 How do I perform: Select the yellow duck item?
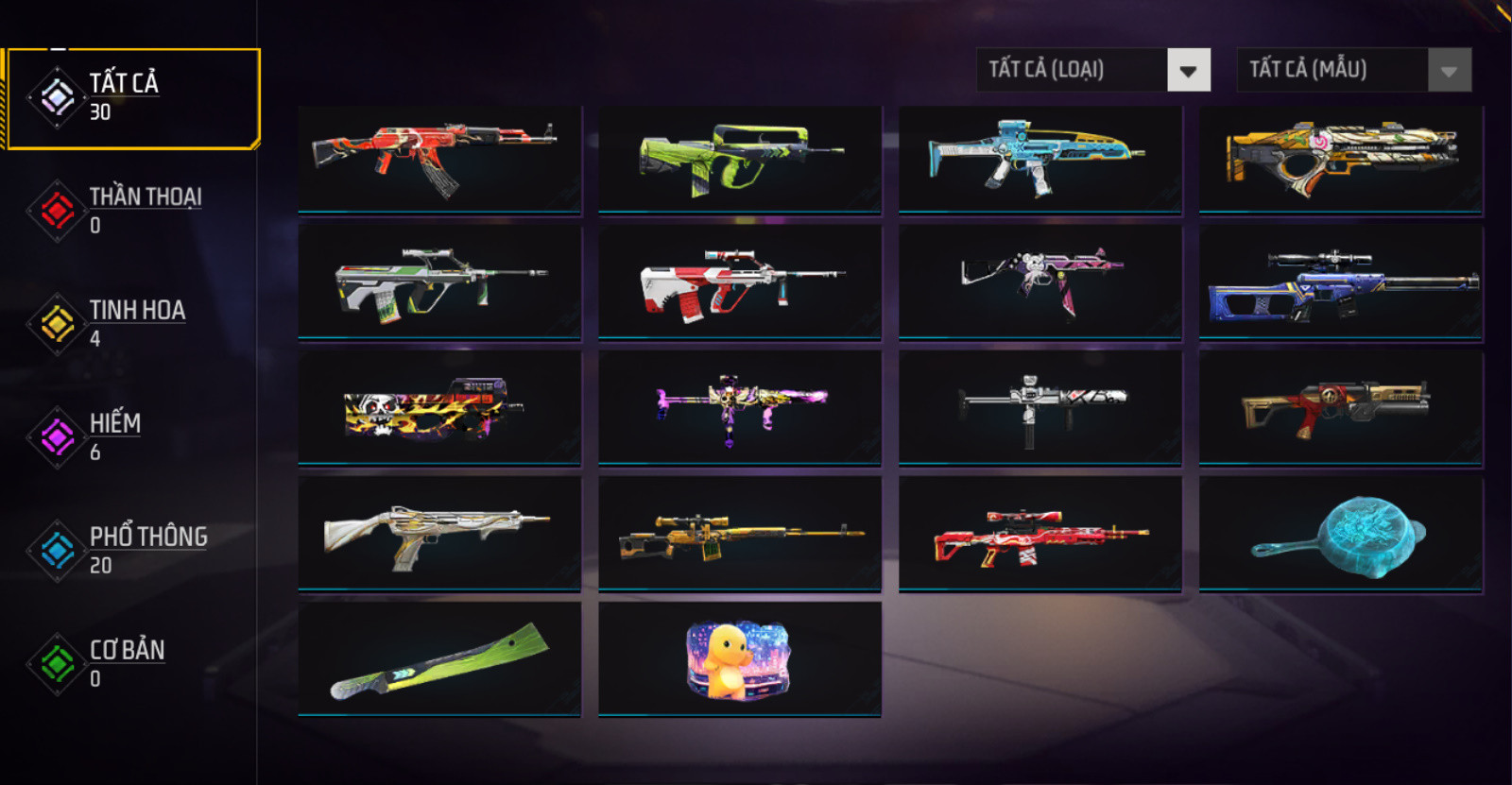(740, 659)
